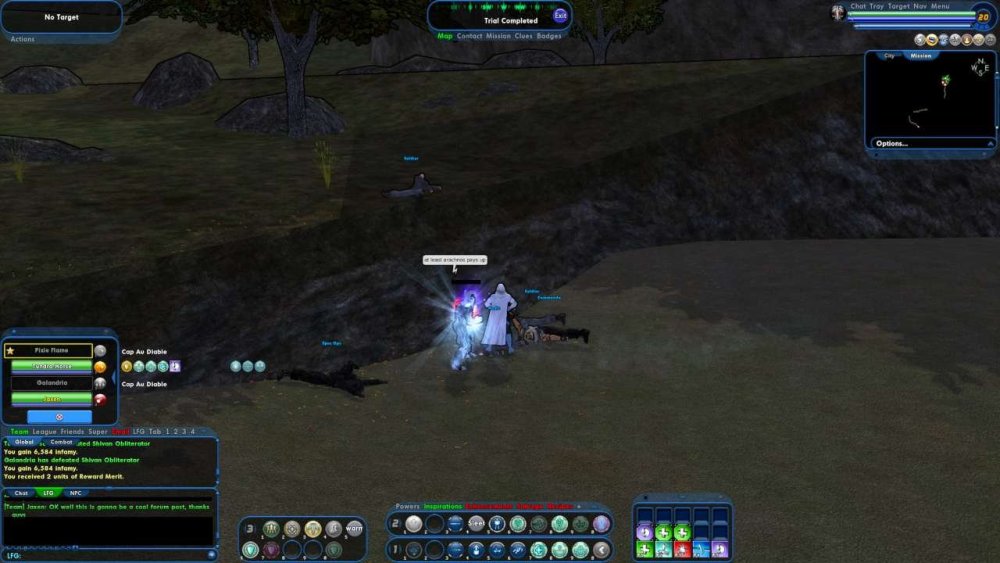Viewport: 1000px width, 563px height.
Task: Open the Menu from the top bar
Action: 940,6
